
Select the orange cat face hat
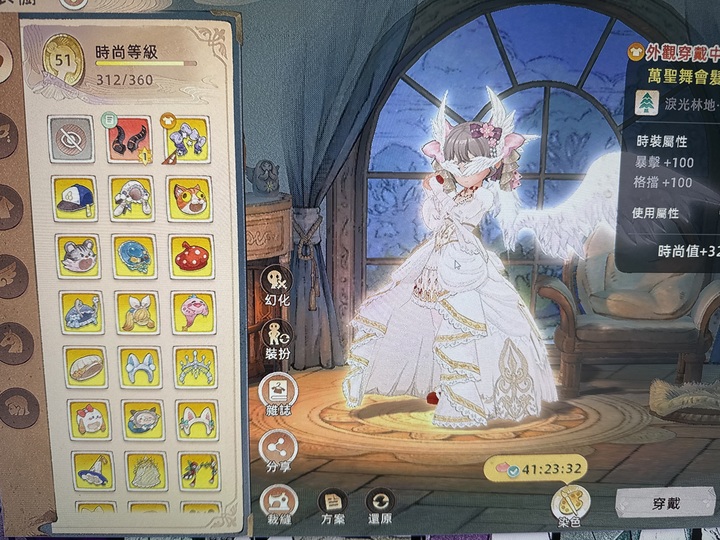coord(190,198)
